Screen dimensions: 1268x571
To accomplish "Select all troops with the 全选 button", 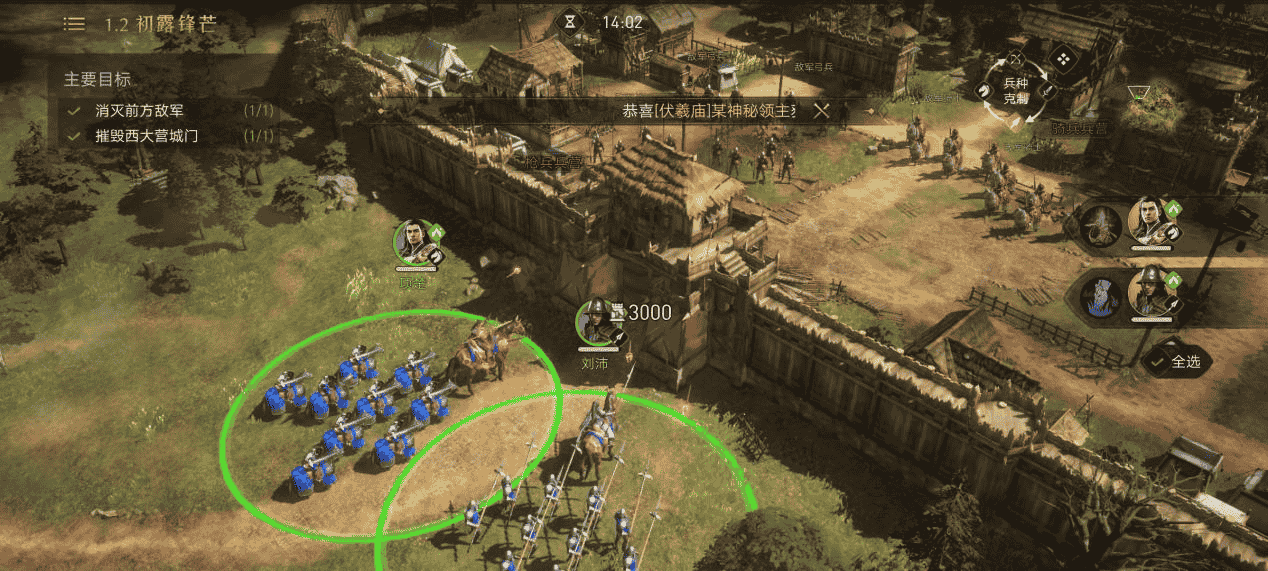I will tap(1176, 362).
